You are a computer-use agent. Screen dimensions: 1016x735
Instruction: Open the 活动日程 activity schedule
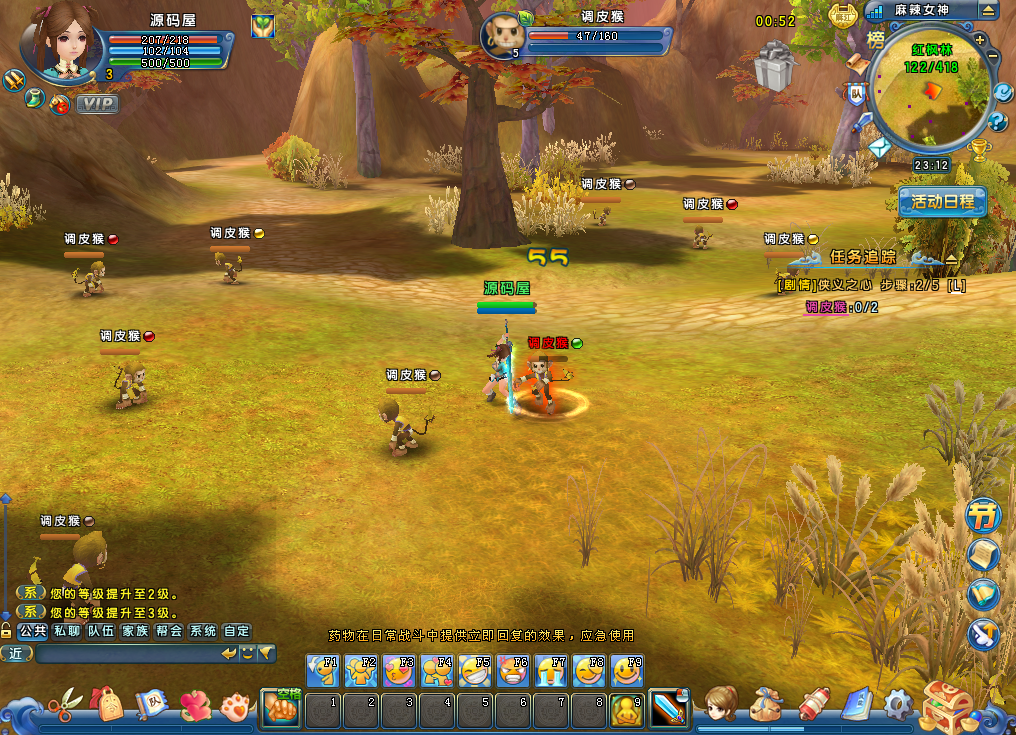click(x=942, y=201)
